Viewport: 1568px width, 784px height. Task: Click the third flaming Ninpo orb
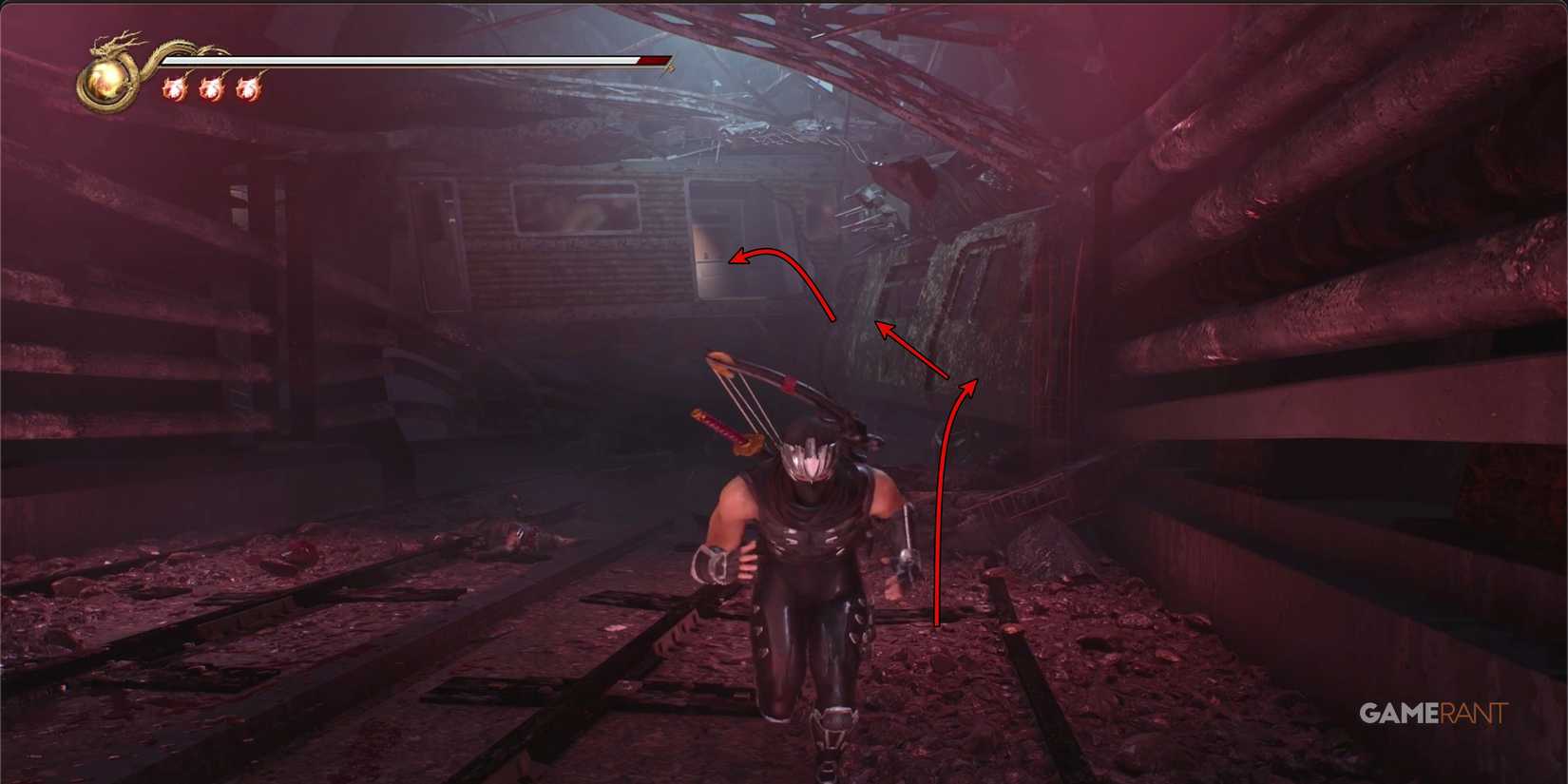(249, 90)
